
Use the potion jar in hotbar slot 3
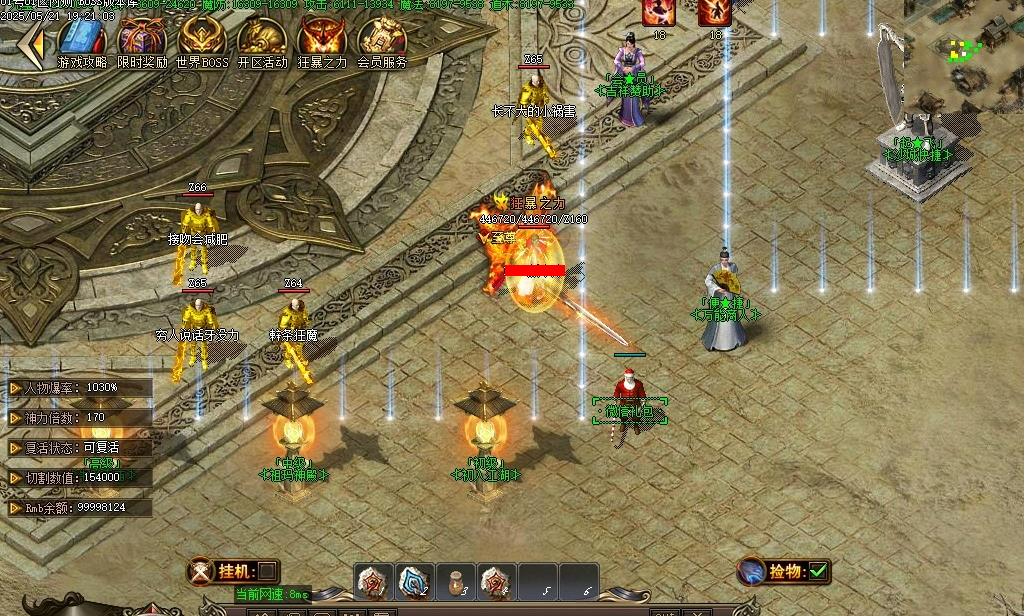click(x=456, y=581)
